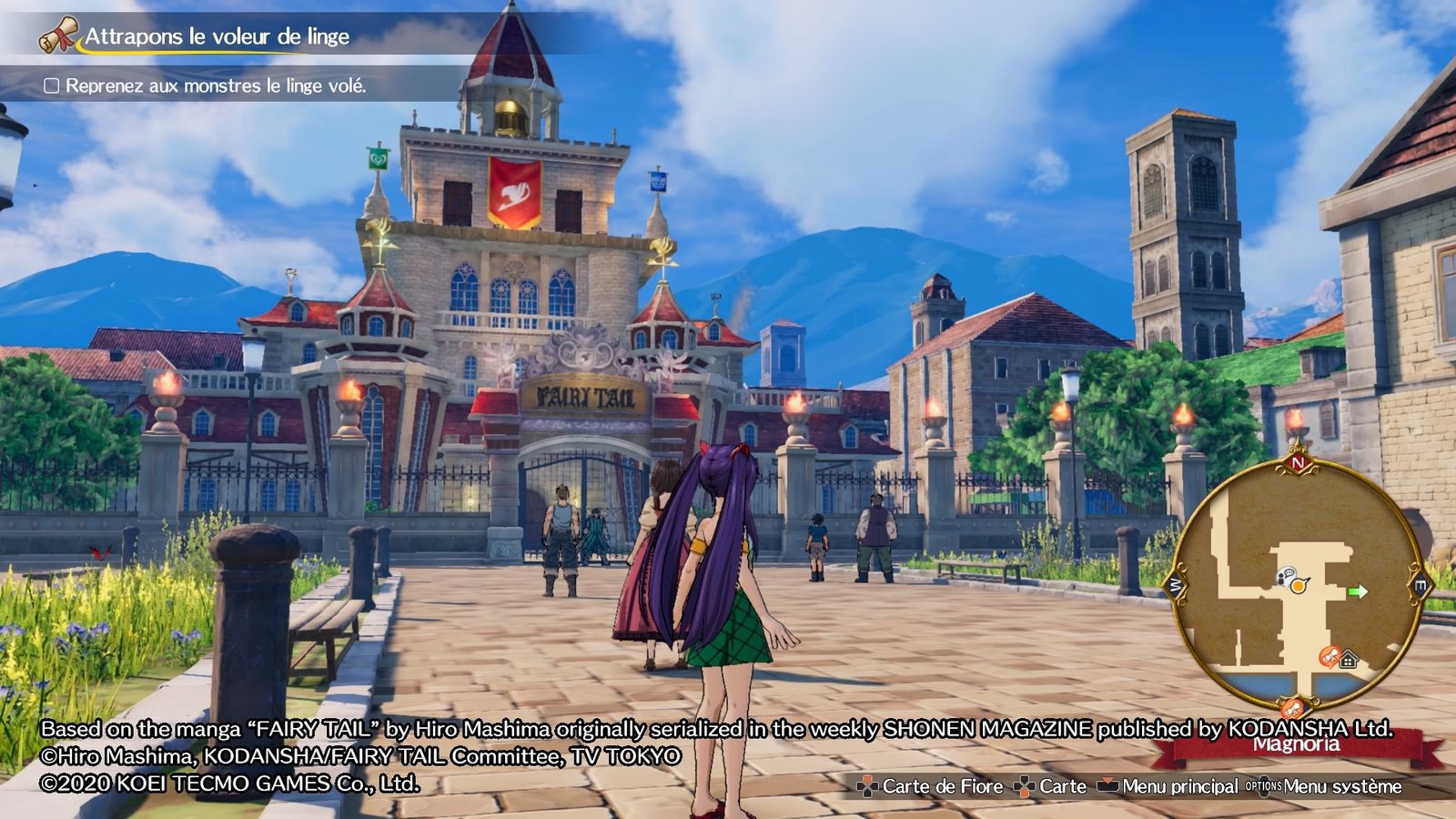Select the green arrow marker on the minimap
Screen dimensions: 1456x819
coord(1358,591)
